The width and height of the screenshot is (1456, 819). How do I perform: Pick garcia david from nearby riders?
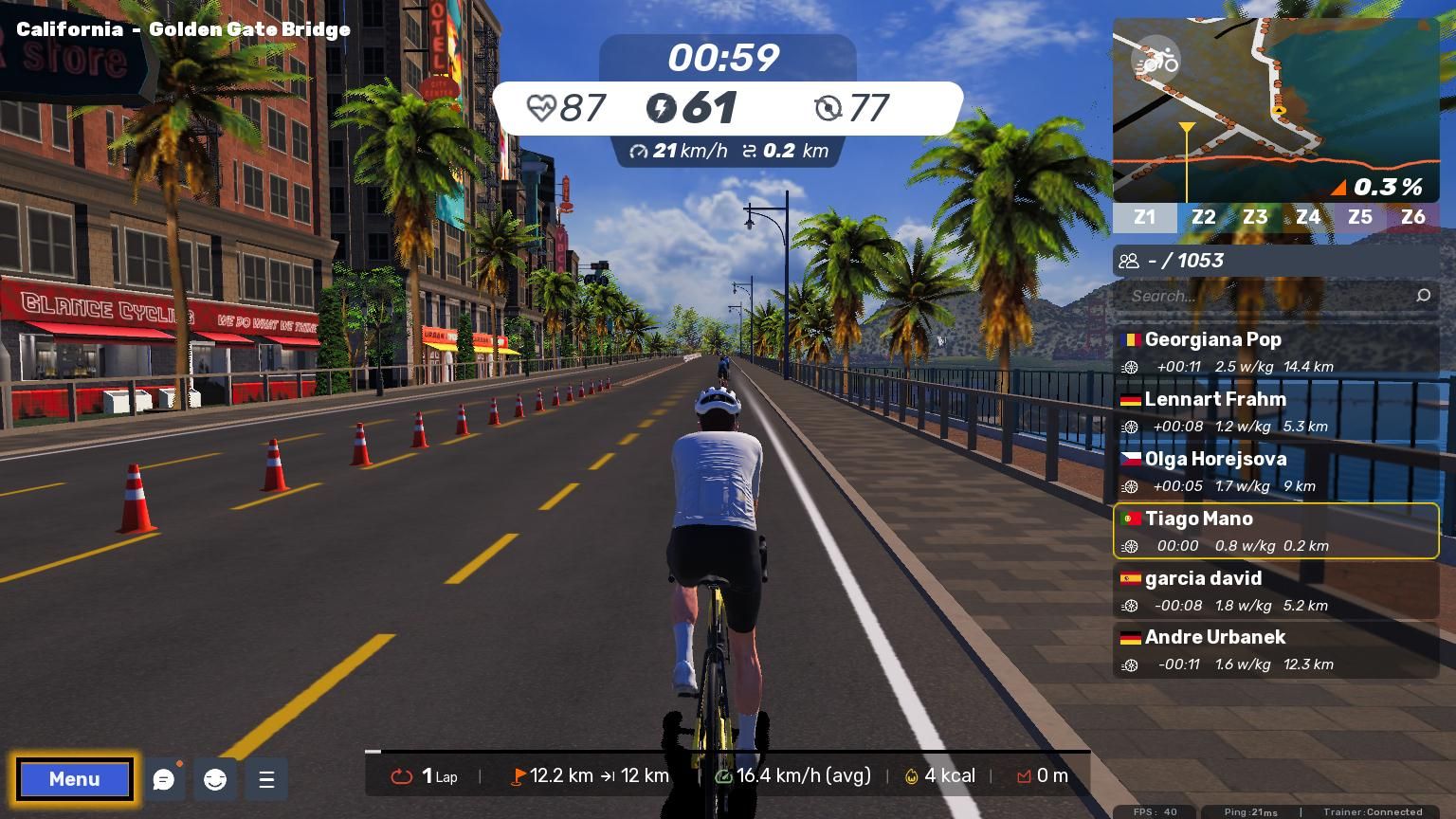pos(1276,590)
